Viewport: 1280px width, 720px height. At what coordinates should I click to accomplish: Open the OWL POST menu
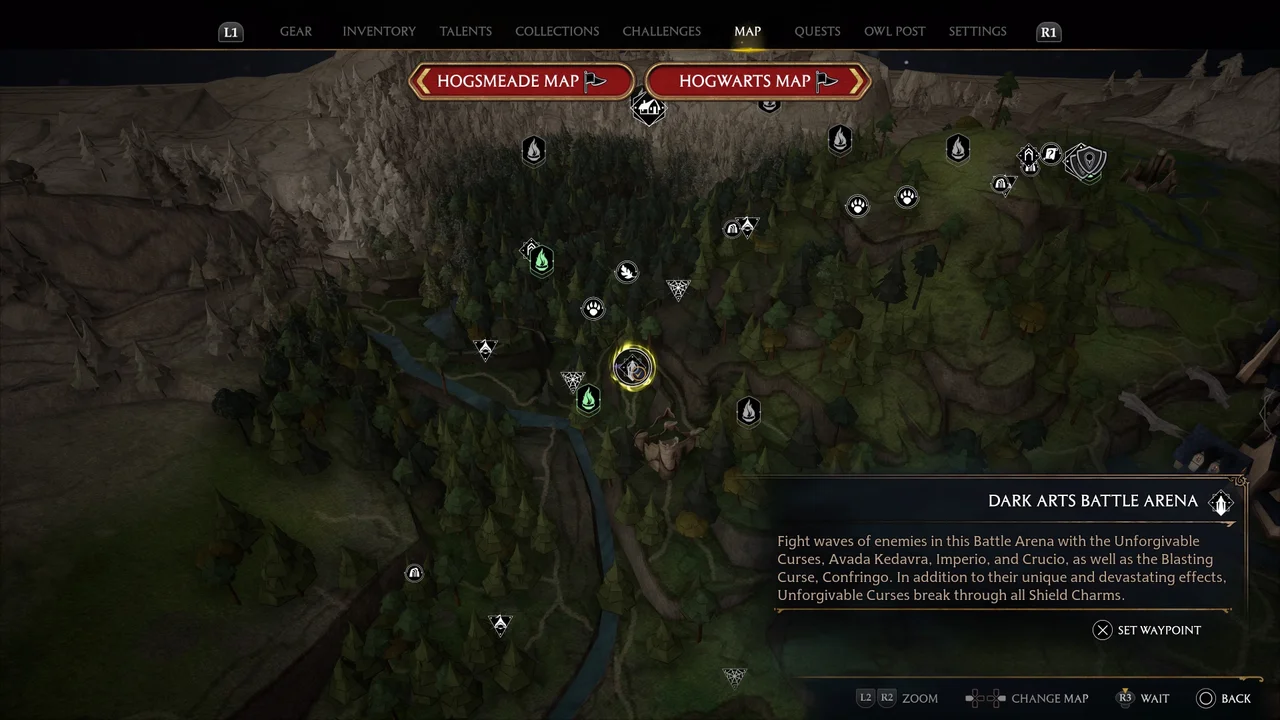894,31
